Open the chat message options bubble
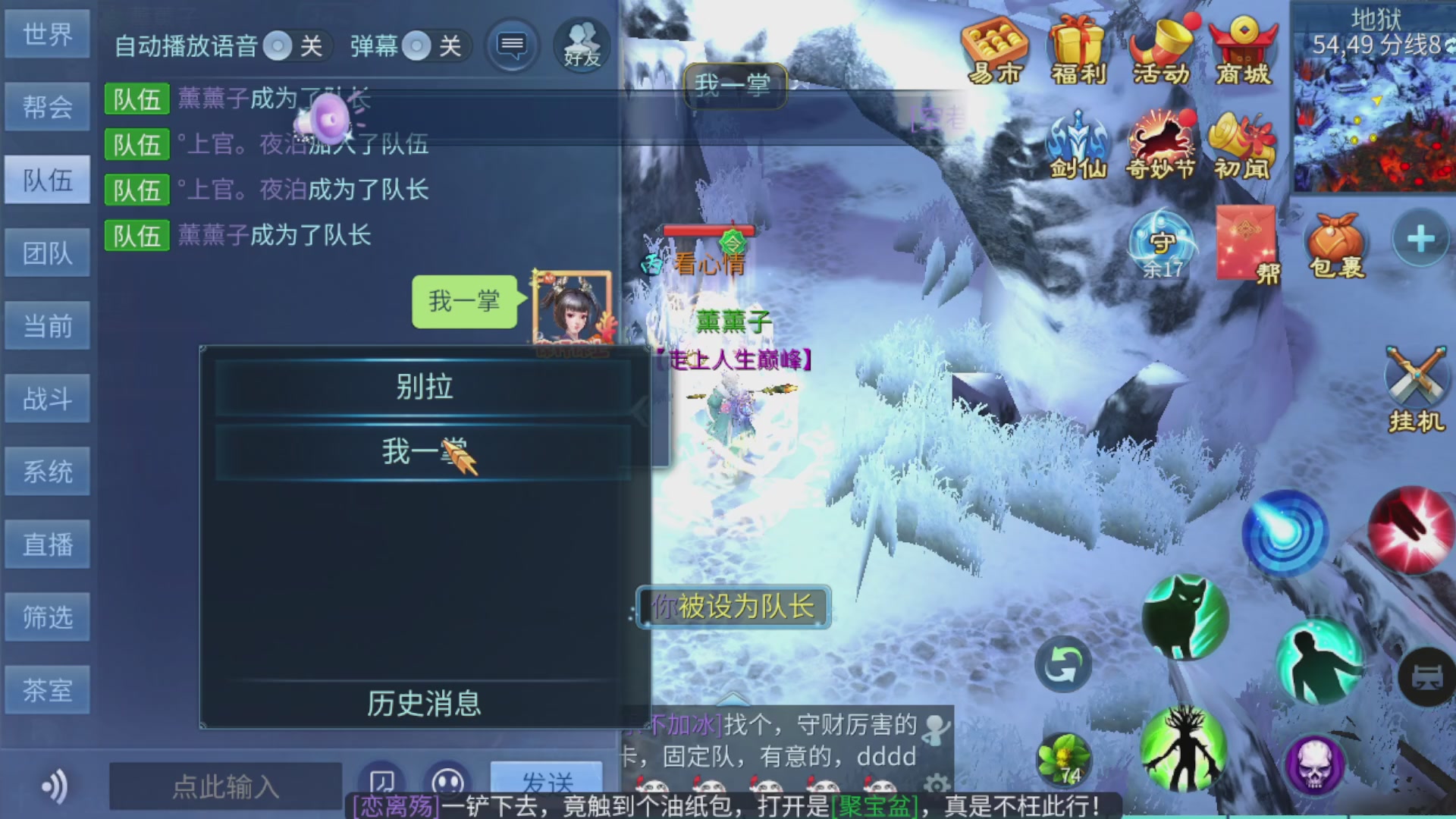Screen dimensions: 1456x819 click(x=512, y=45)
